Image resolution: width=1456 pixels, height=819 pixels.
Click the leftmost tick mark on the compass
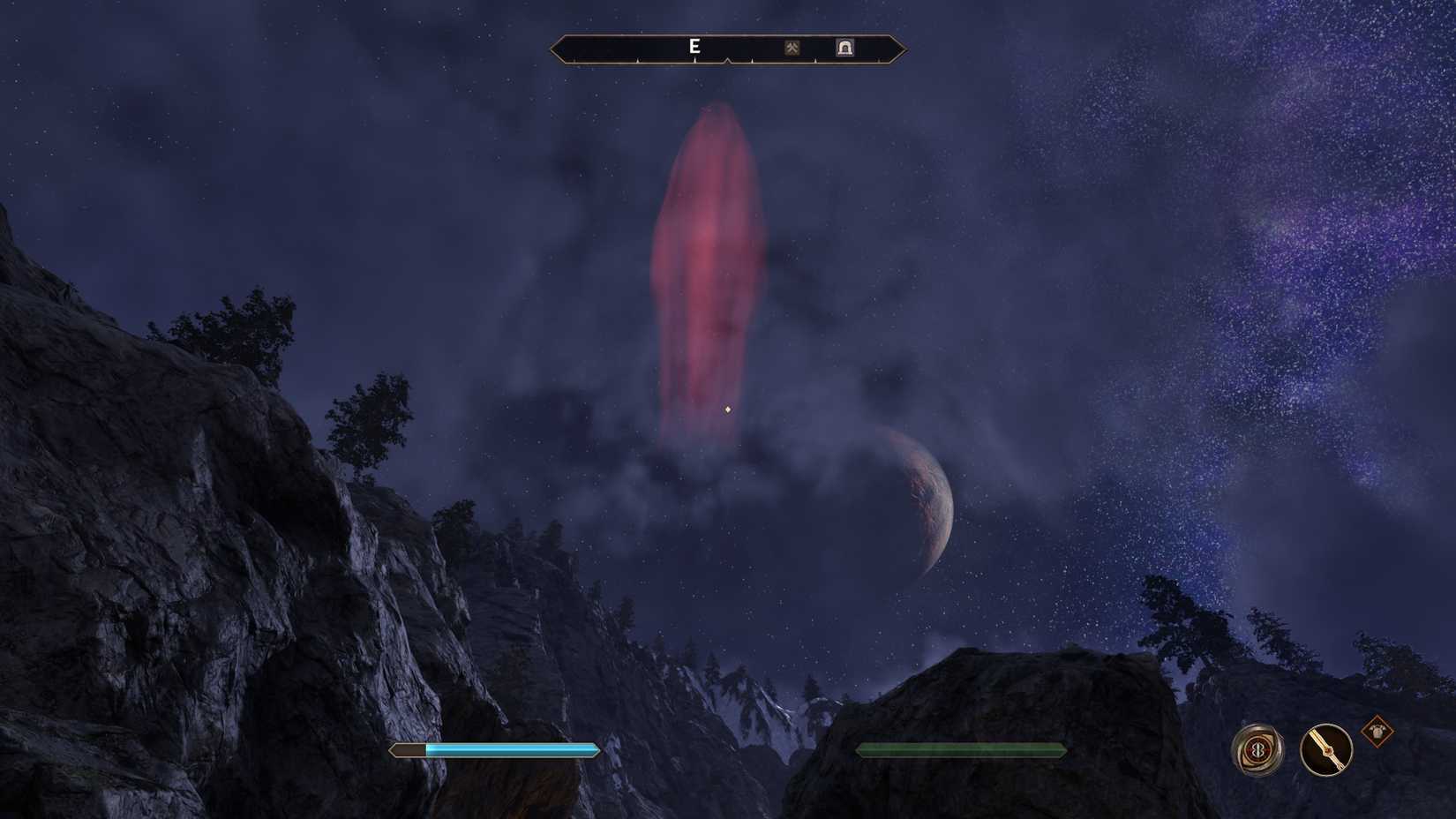pyautogui.click(x=574, y=59)
